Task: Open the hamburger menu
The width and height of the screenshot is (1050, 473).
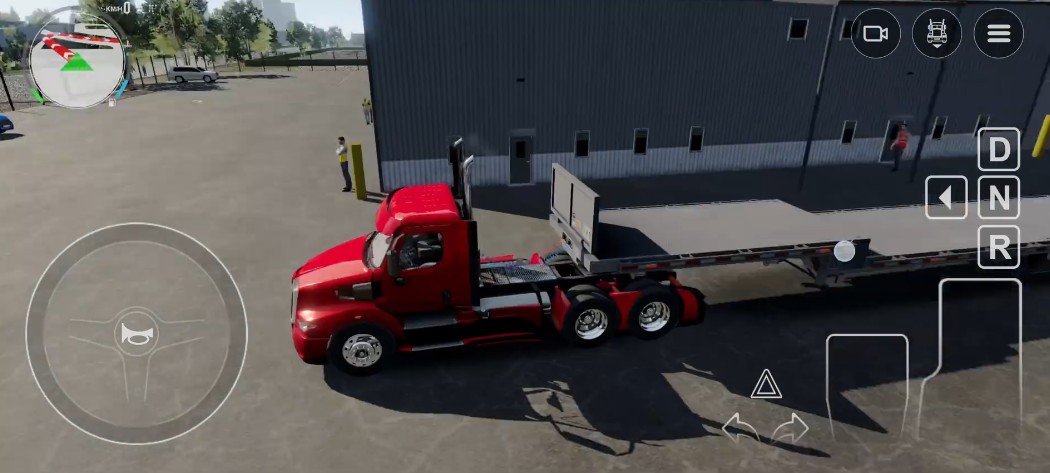Action: pos(998,34)
